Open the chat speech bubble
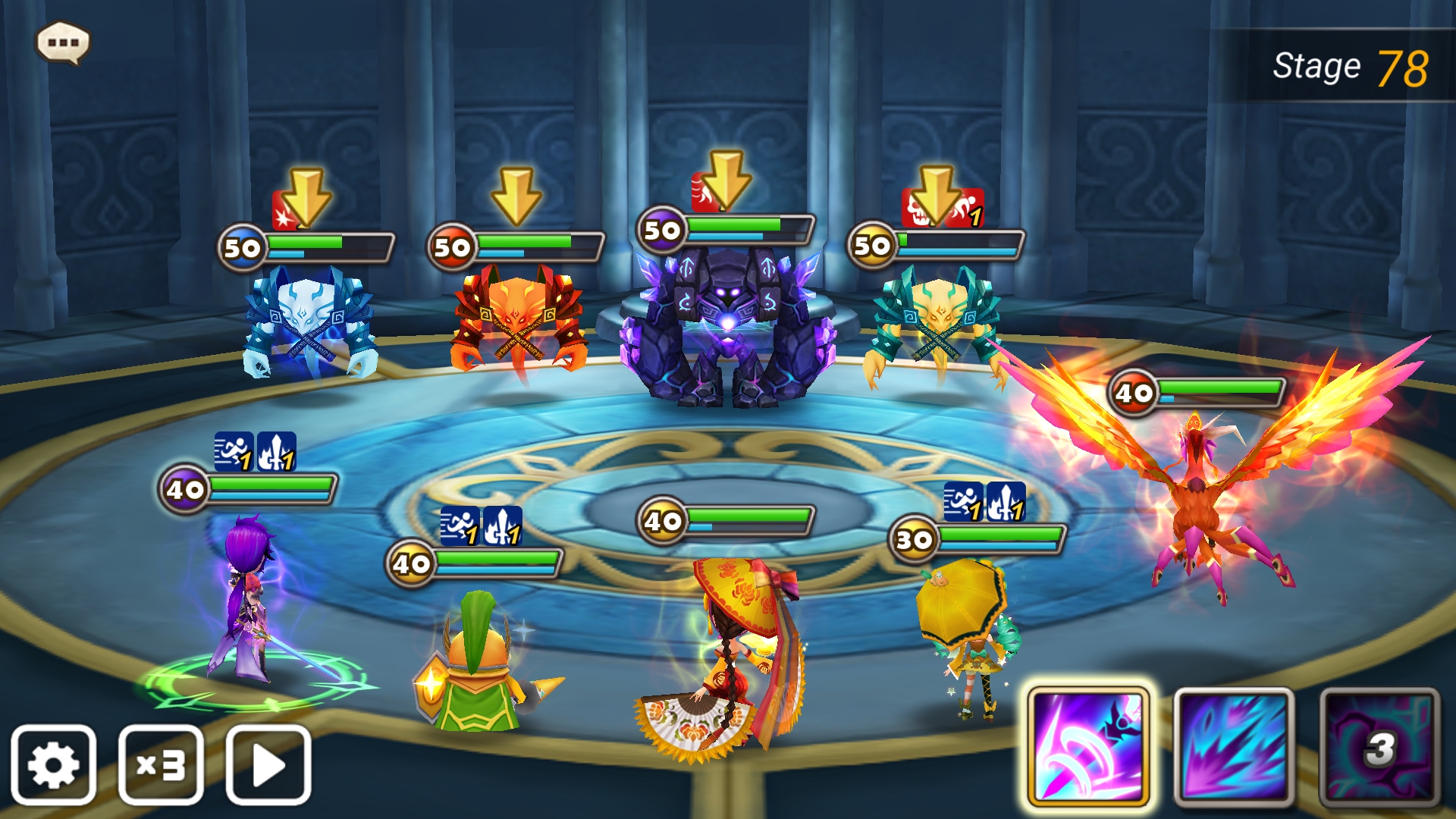1456x819 pixels. [63, 42]
